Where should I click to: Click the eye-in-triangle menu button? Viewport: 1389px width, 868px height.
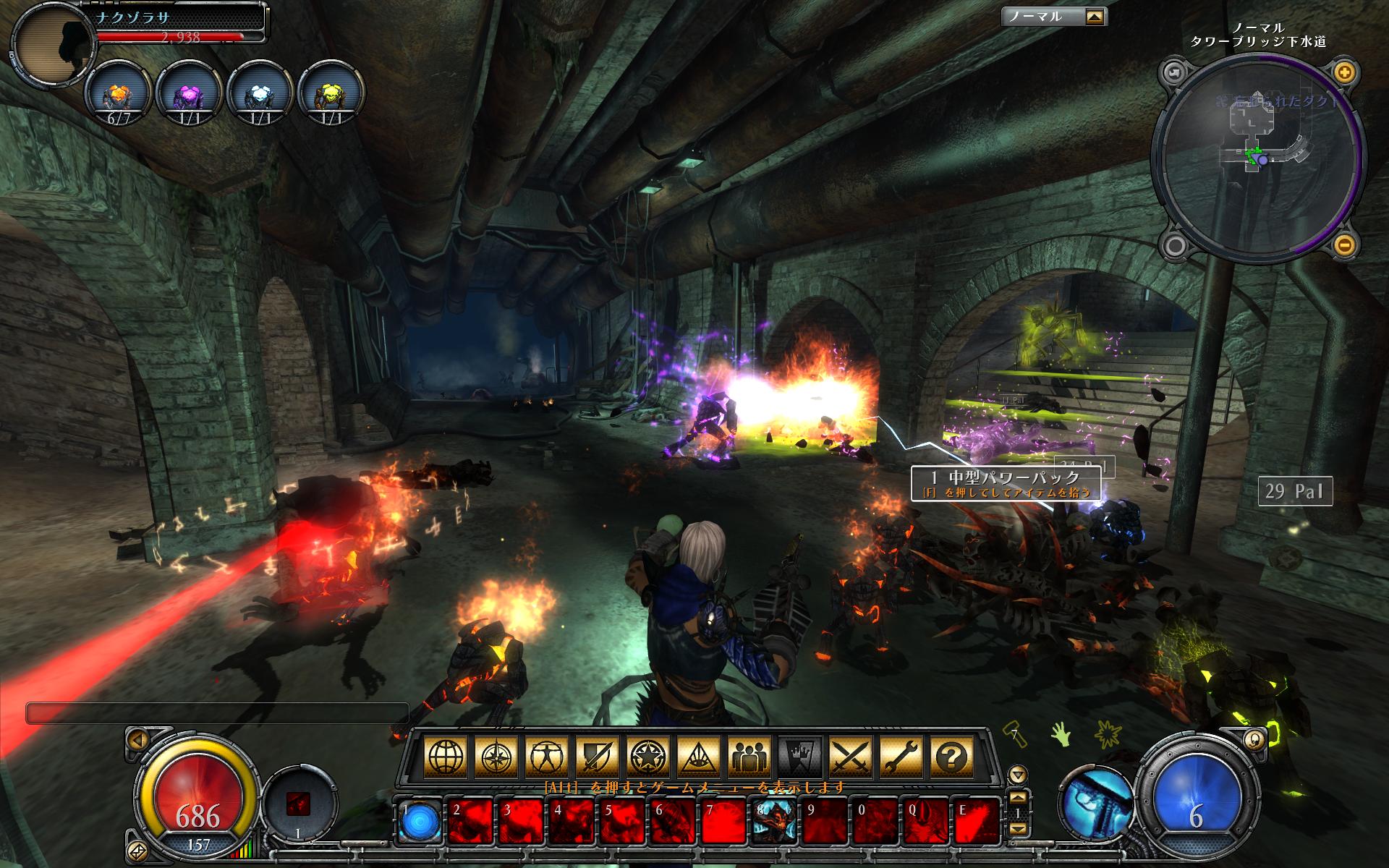coord(697,757)
